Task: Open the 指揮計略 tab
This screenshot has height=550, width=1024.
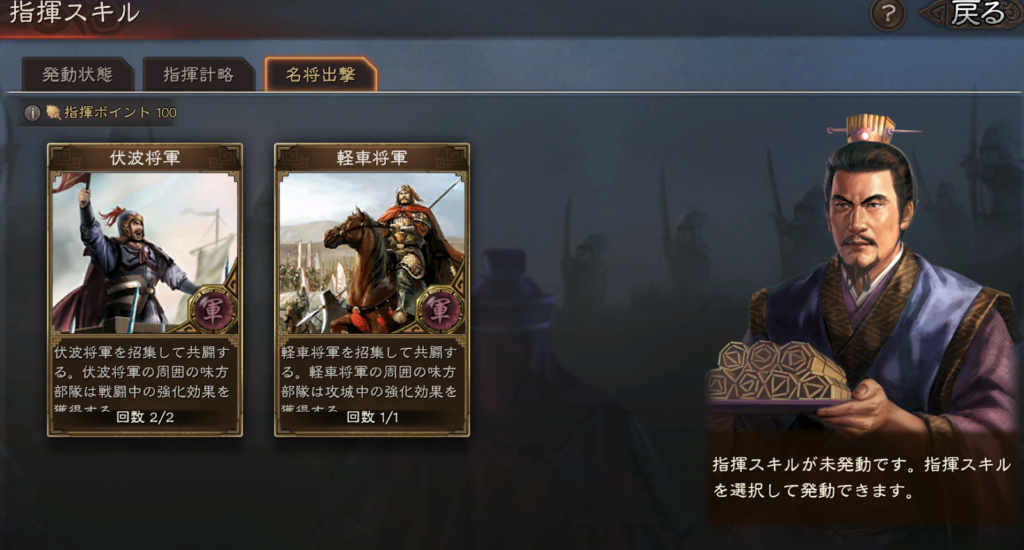Action: point(197,74)
